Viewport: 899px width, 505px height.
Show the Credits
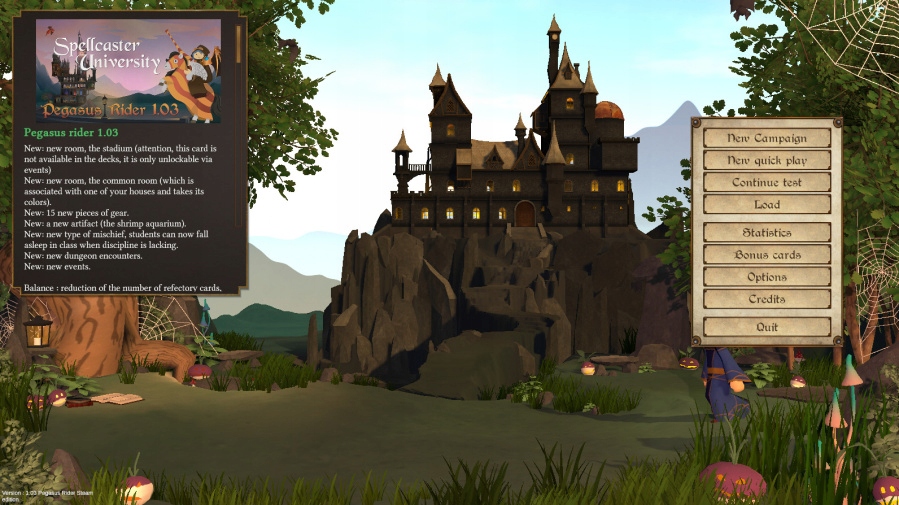click(767, 299)
